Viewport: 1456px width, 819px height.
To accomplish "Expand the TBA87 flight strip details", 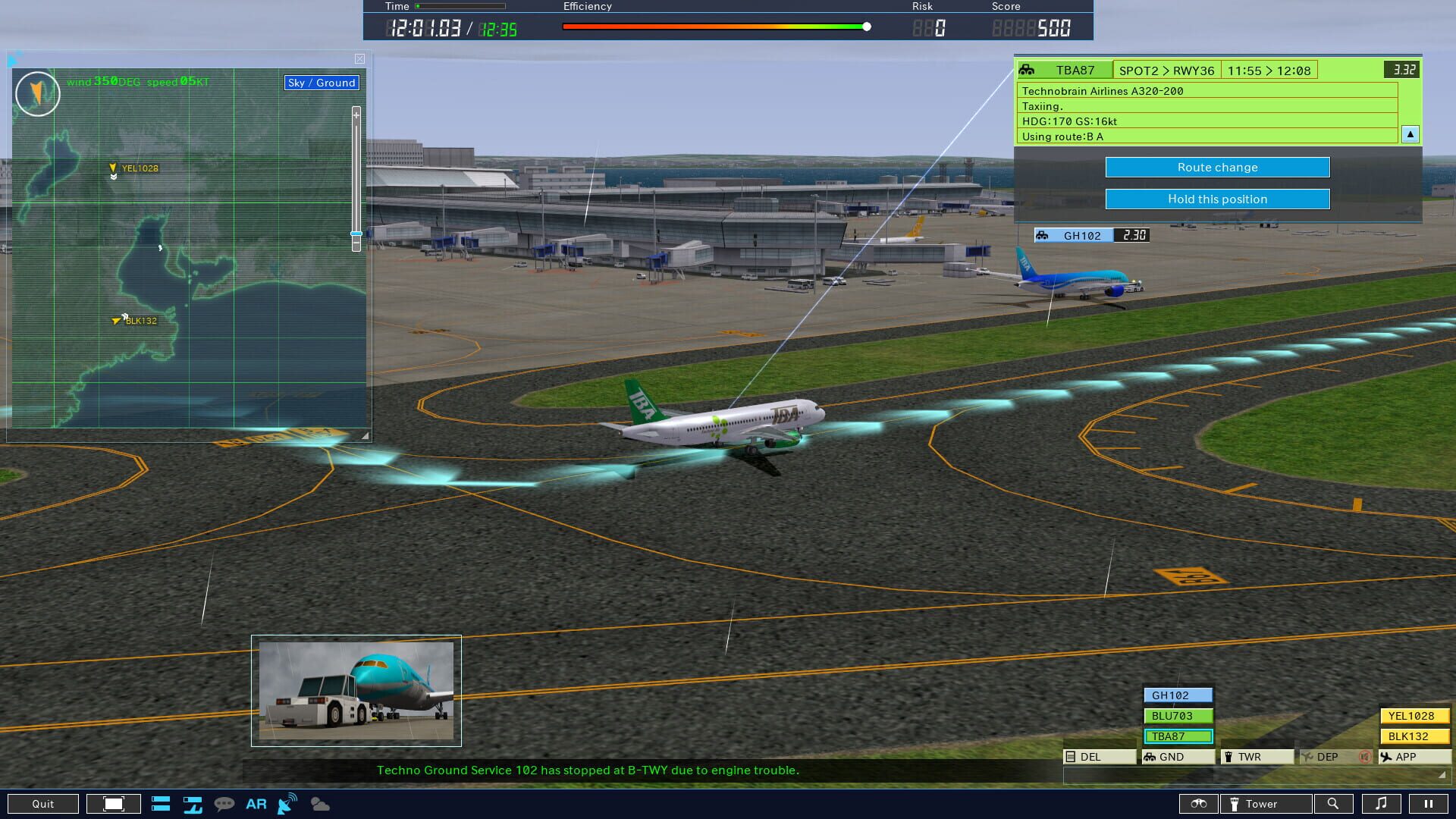I will pos(1409,134).
